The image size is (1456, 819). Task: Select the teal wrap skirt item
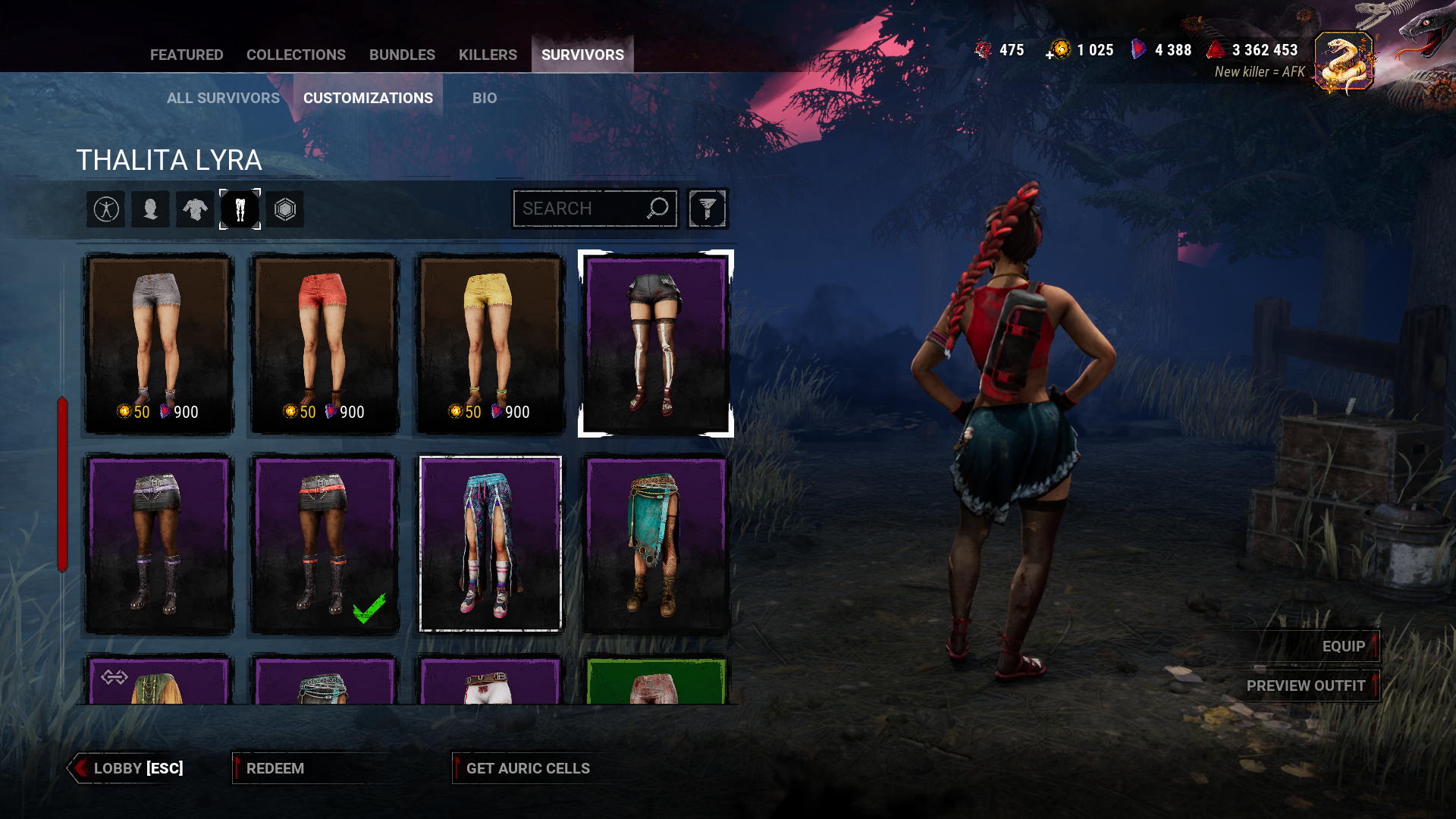tap(656, 543)
